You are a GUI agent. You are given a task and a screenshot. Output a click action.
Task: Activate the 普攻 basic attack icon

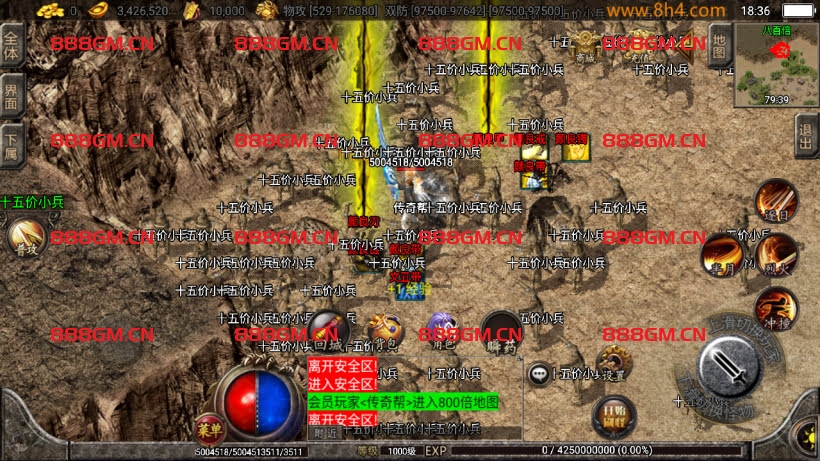point(25,237)
